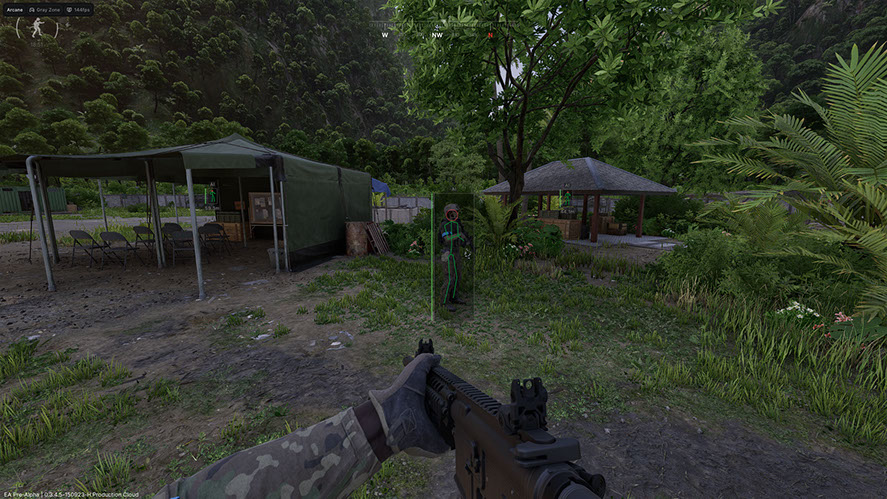Screen dimensions: 887x499
Task: Select the Gray Zone overlay entry
Action: click(47, 9)
